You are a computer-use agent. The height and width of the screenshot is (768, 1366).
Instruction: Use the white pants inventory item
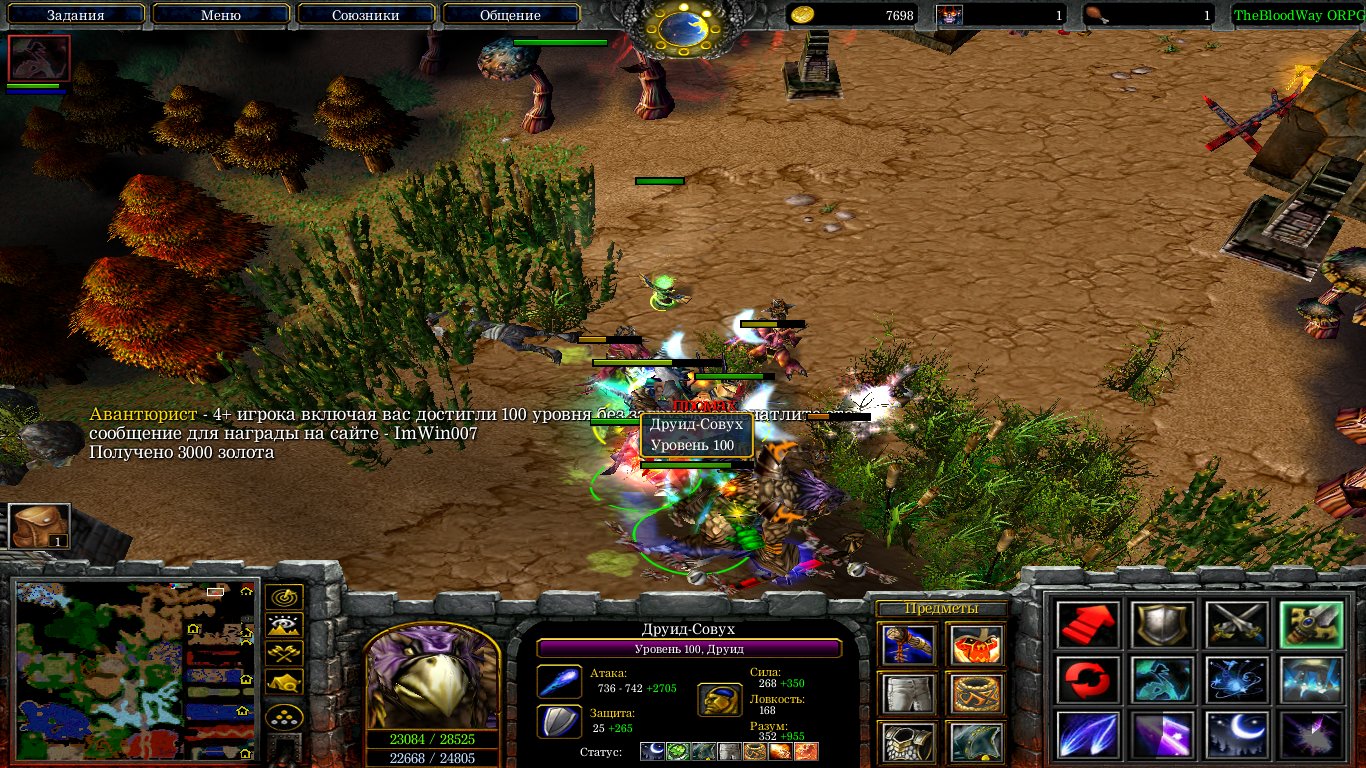pyautogui.click(x=908, y=693)
